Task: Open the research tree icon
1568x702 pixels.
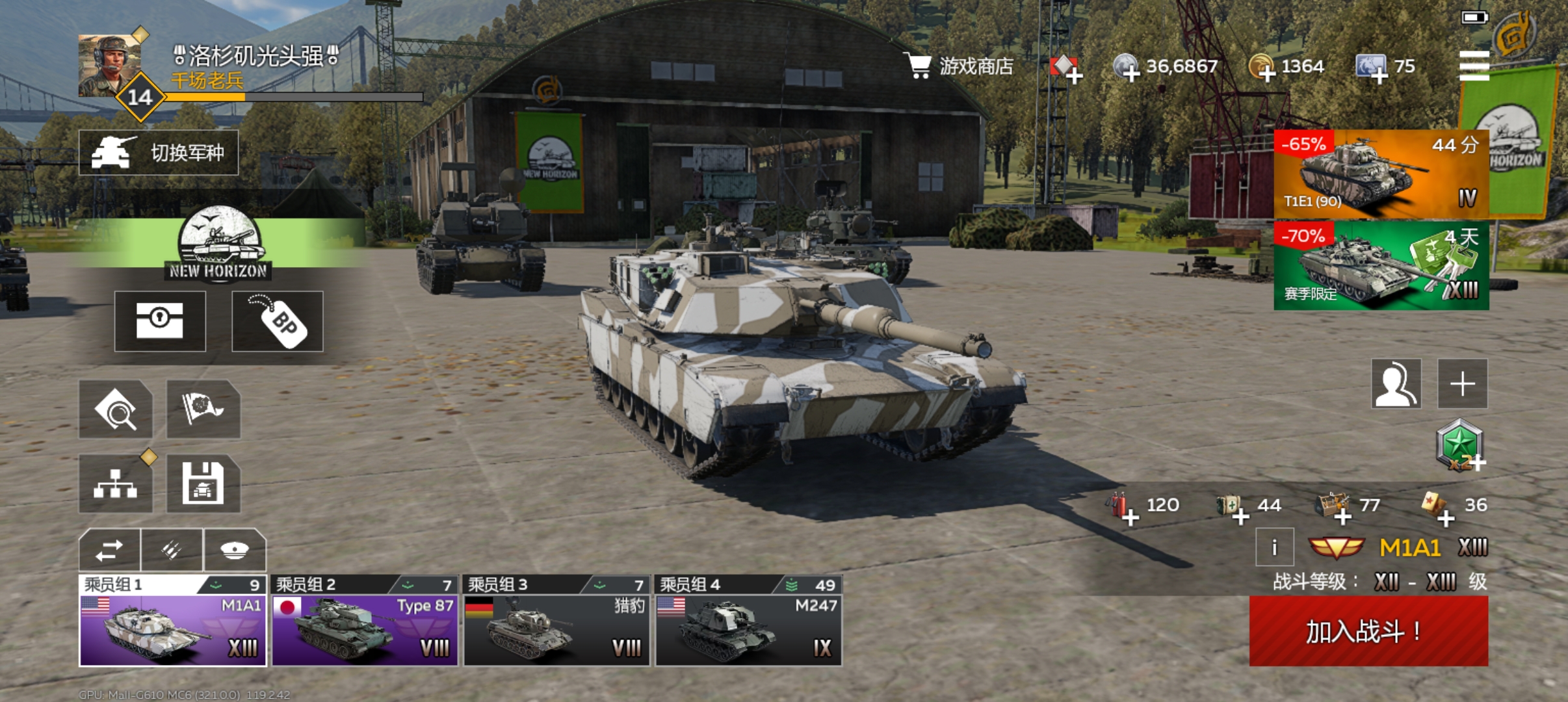Action: point(116,484)
